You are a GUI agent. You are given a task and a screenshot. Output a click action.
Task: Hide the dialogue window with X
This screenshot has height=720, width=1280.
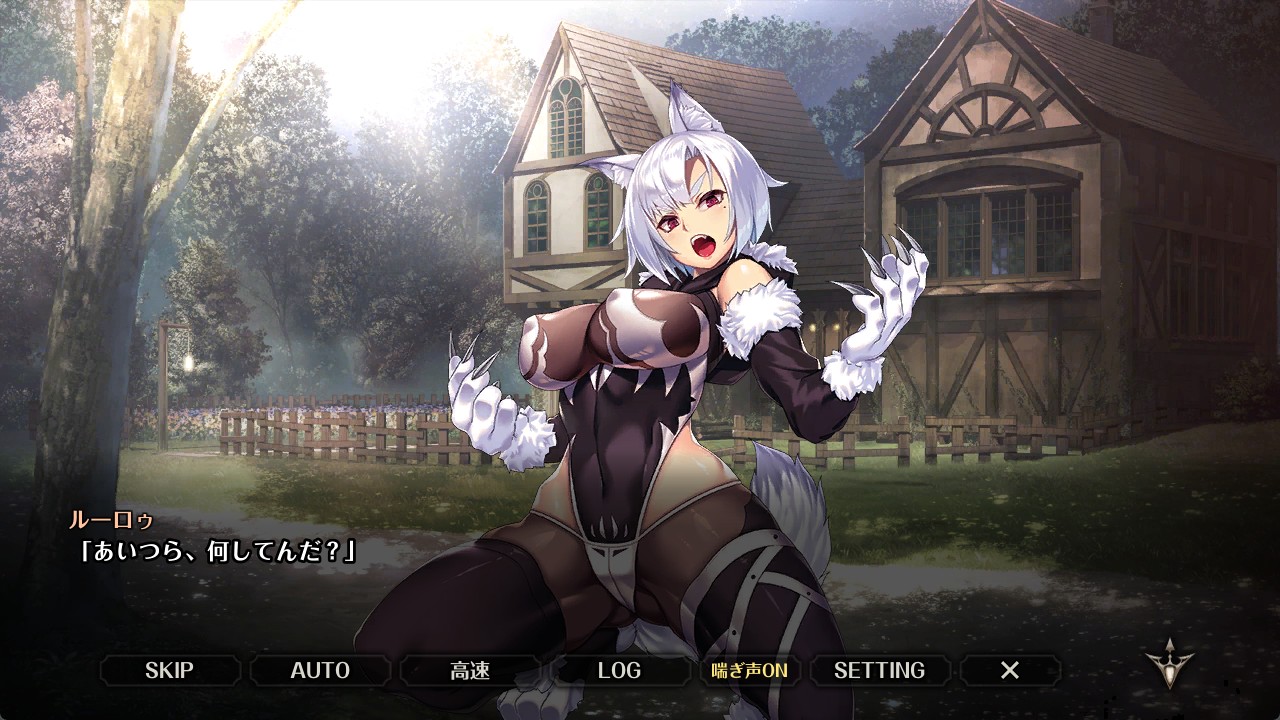(1010, 670)
